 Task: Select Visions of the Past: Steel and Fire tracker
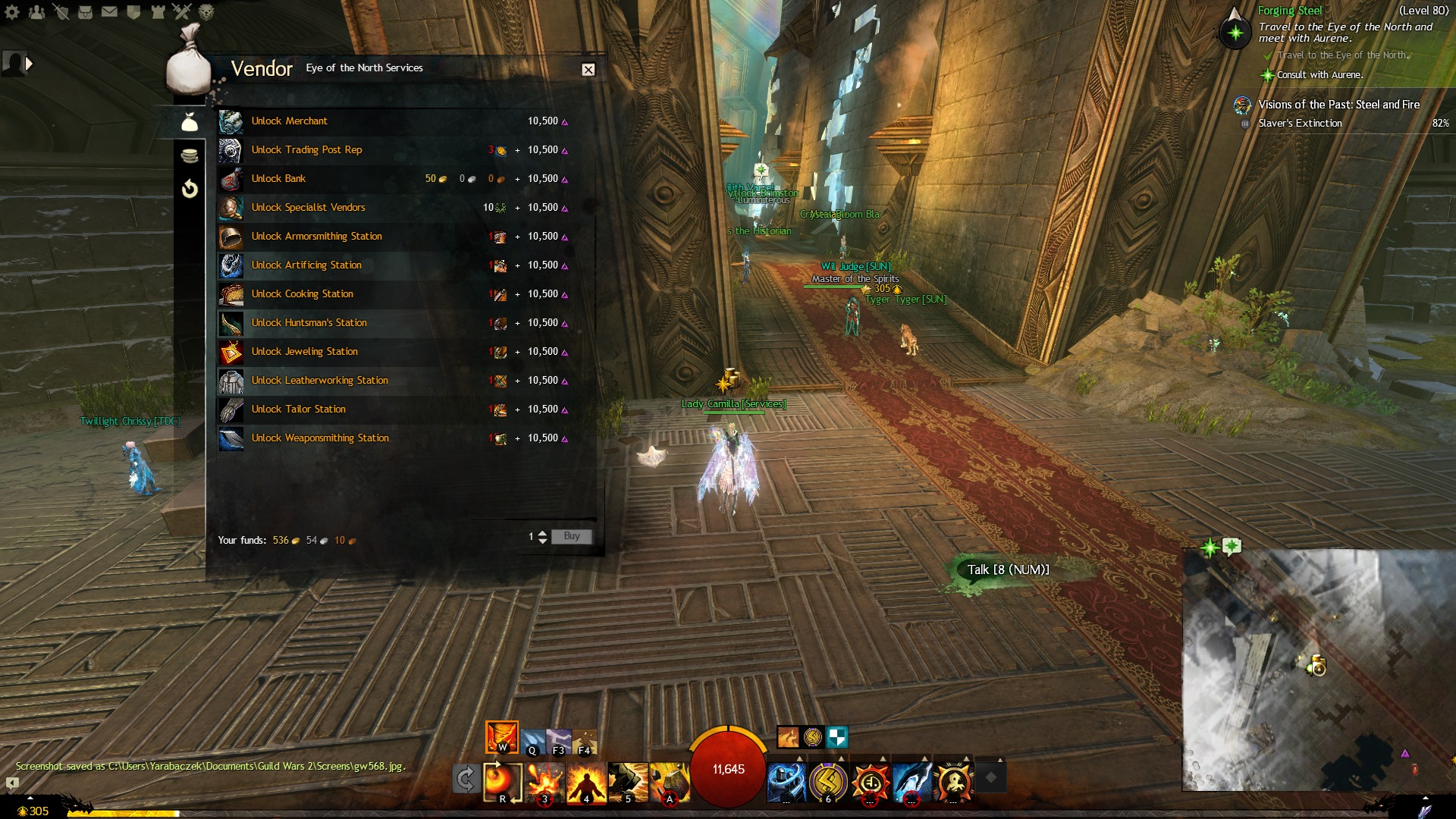[x=1338, y=105]
